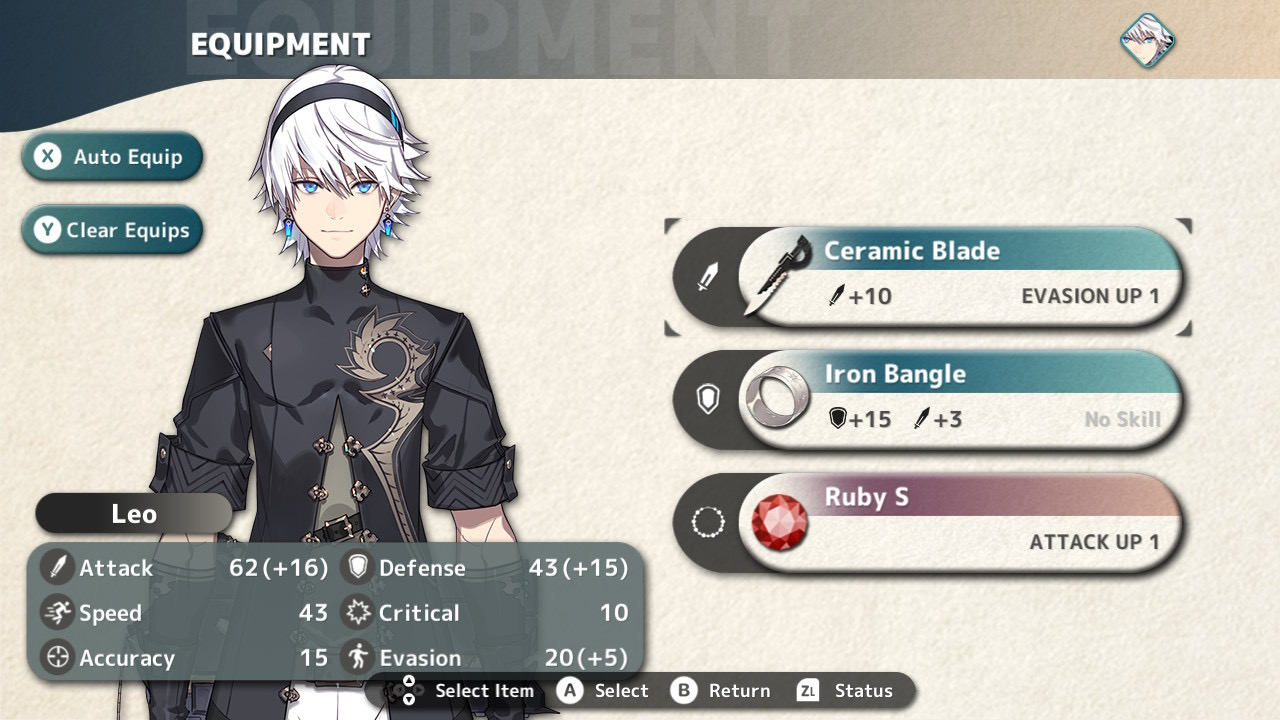Pick the Ruby S accessory slot
1280x720 pixels.
coord(926,522)
